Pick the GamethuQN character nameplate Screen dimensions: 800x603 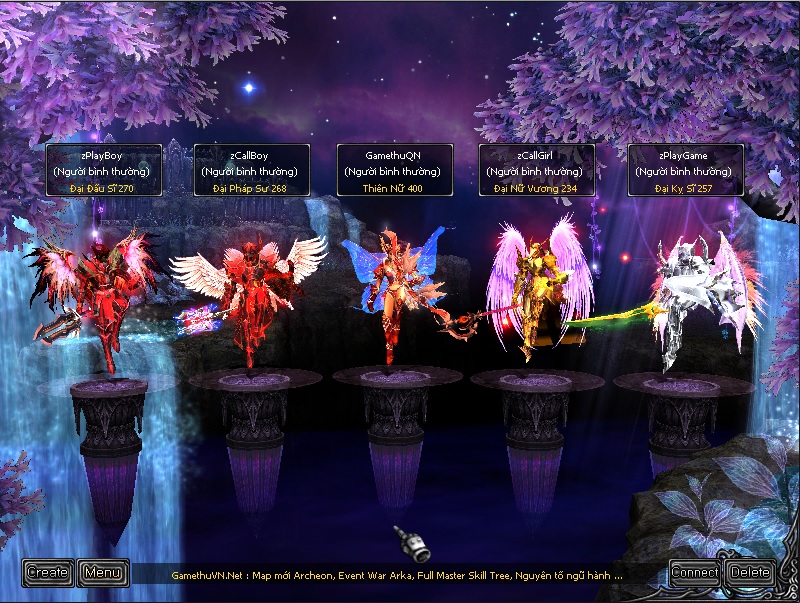click(x=394, y=170)
